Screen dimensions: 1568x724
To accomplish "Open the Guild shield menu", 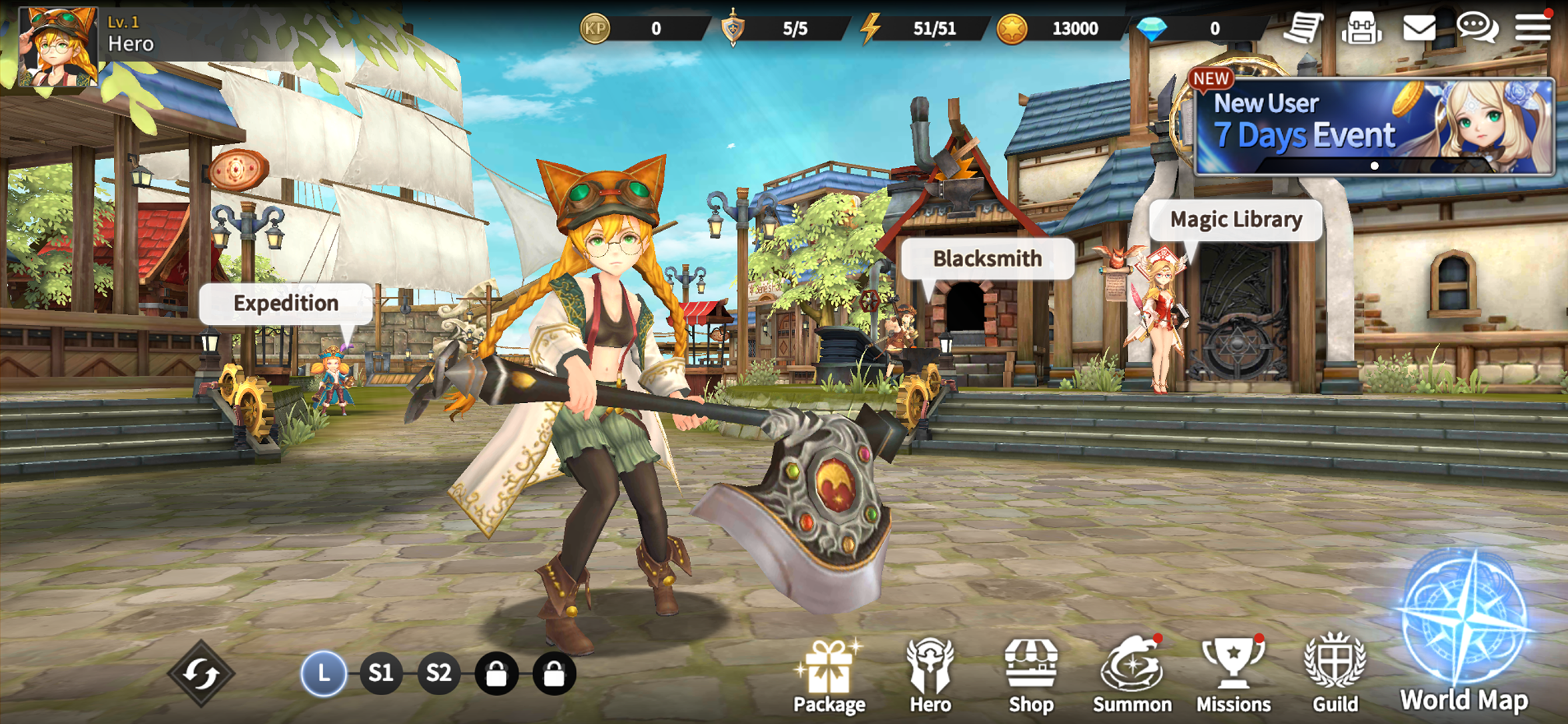I will [1335, 677].
